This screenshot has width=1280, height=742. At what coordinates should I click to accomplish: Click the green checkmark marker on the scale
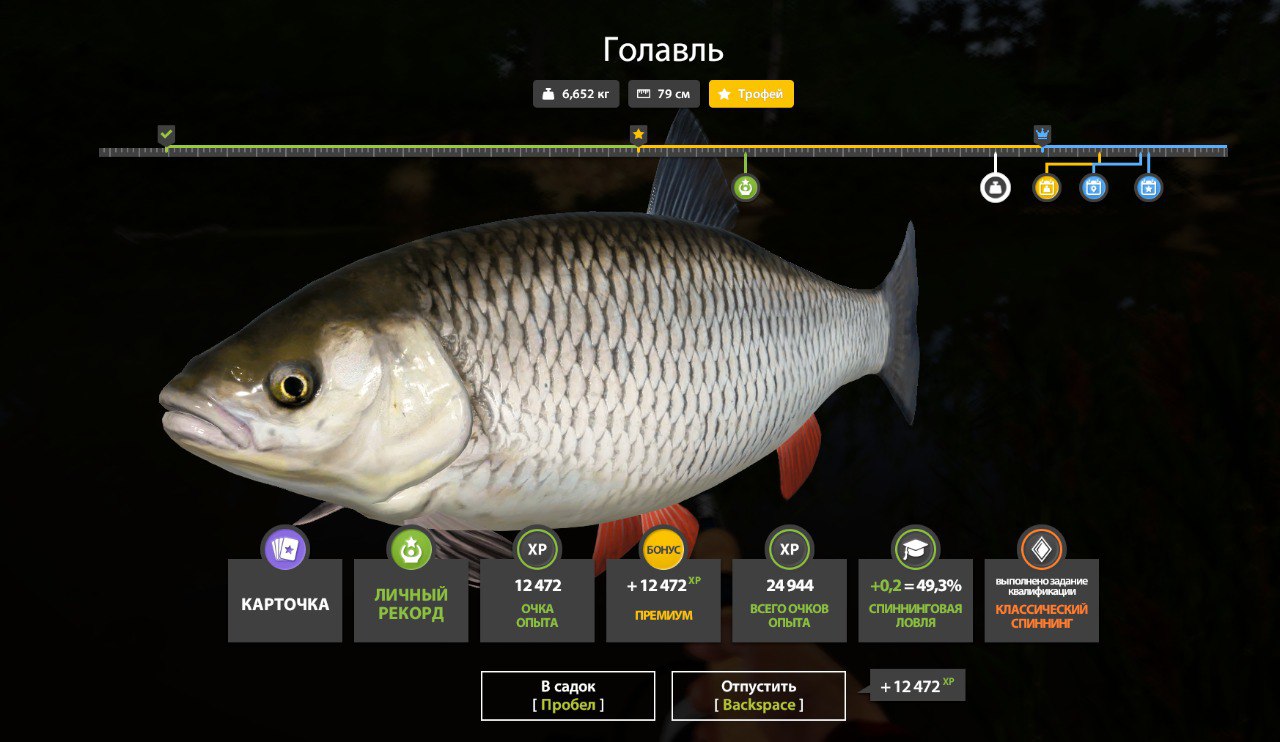(166, 134)
